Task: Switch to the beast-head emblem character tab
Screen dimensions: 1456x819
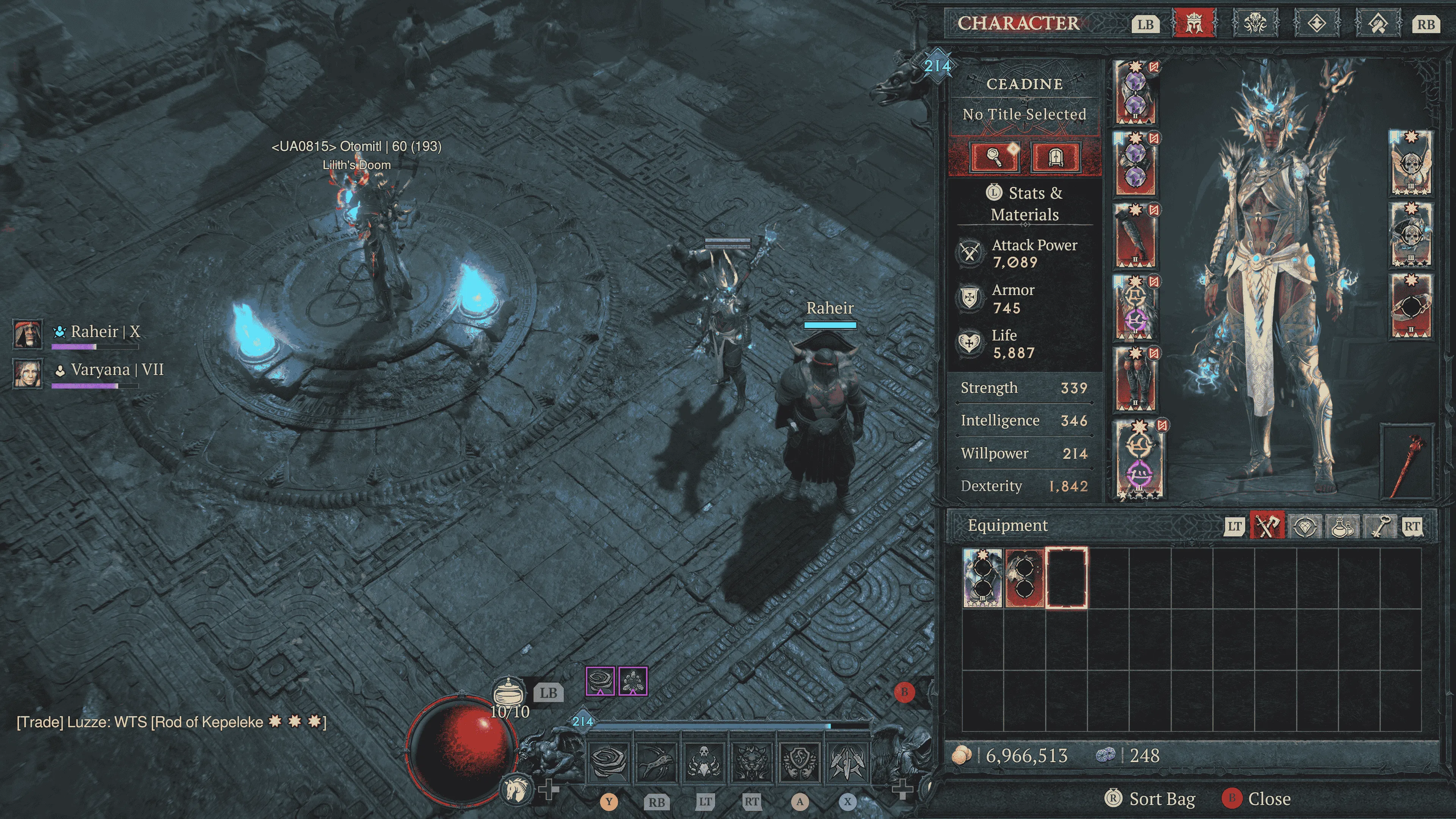Action: [x=1255, y=24]
